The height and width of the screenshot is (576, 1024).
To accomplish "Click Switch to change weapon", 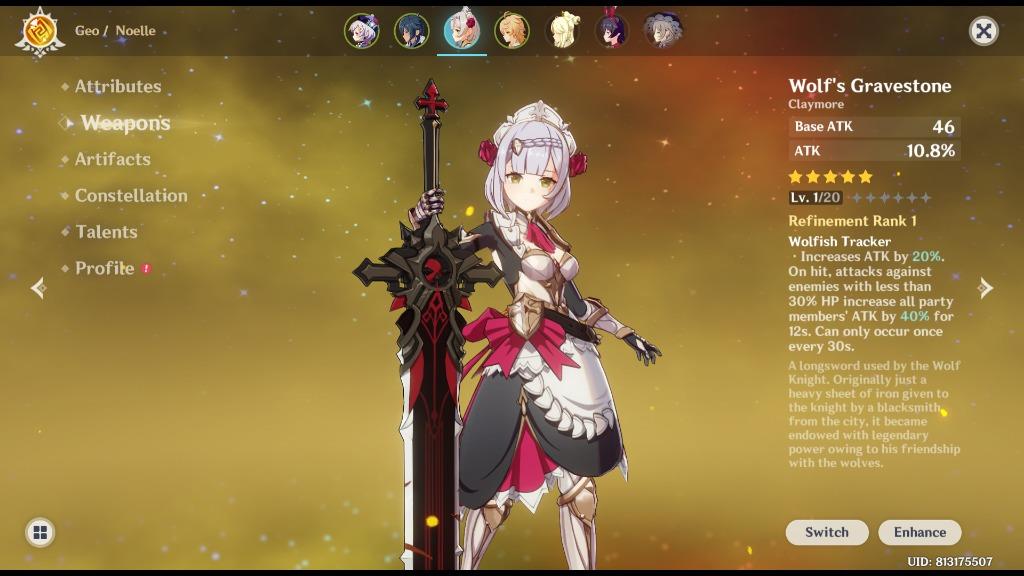I will point(826,532).
